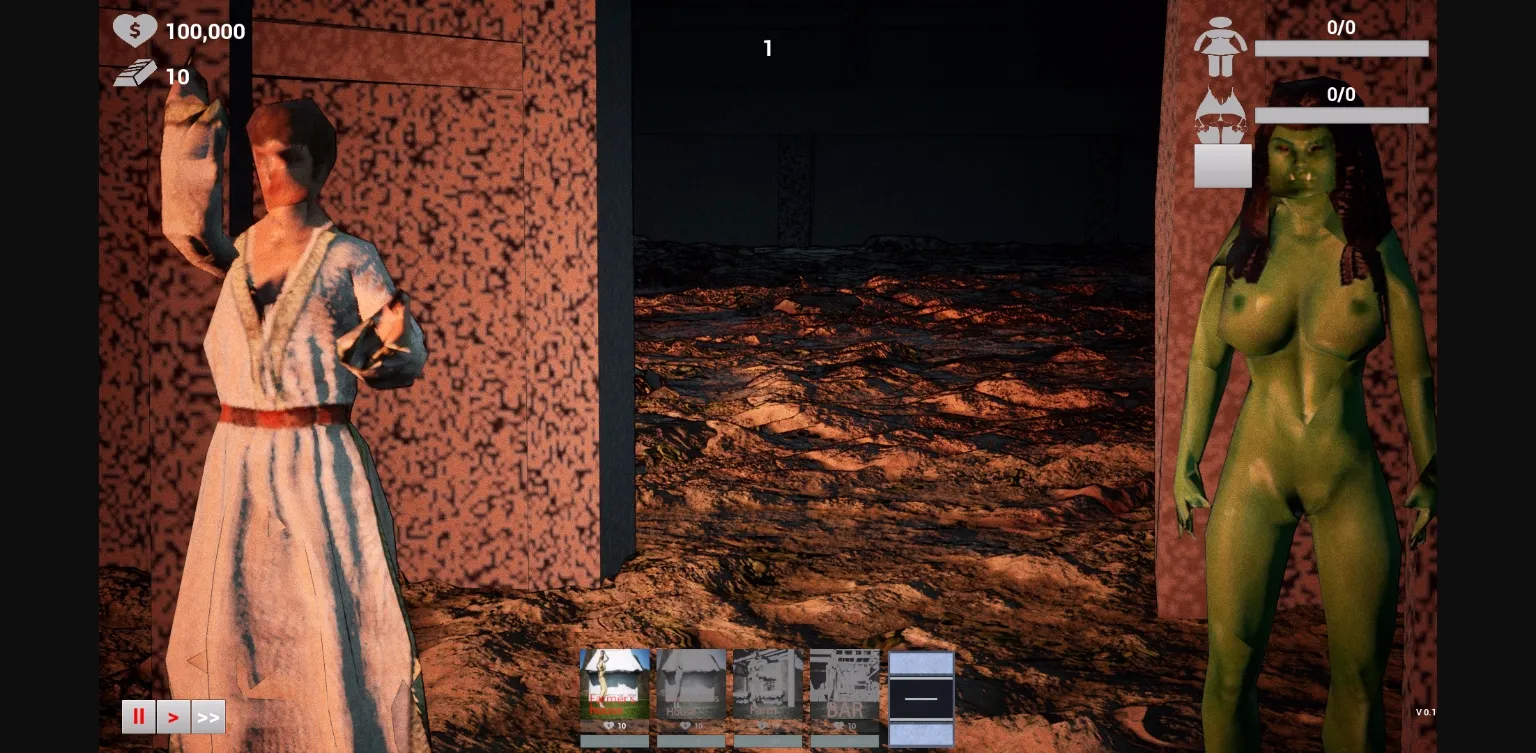Open the dark road tile card on the right

click(920, 697)
